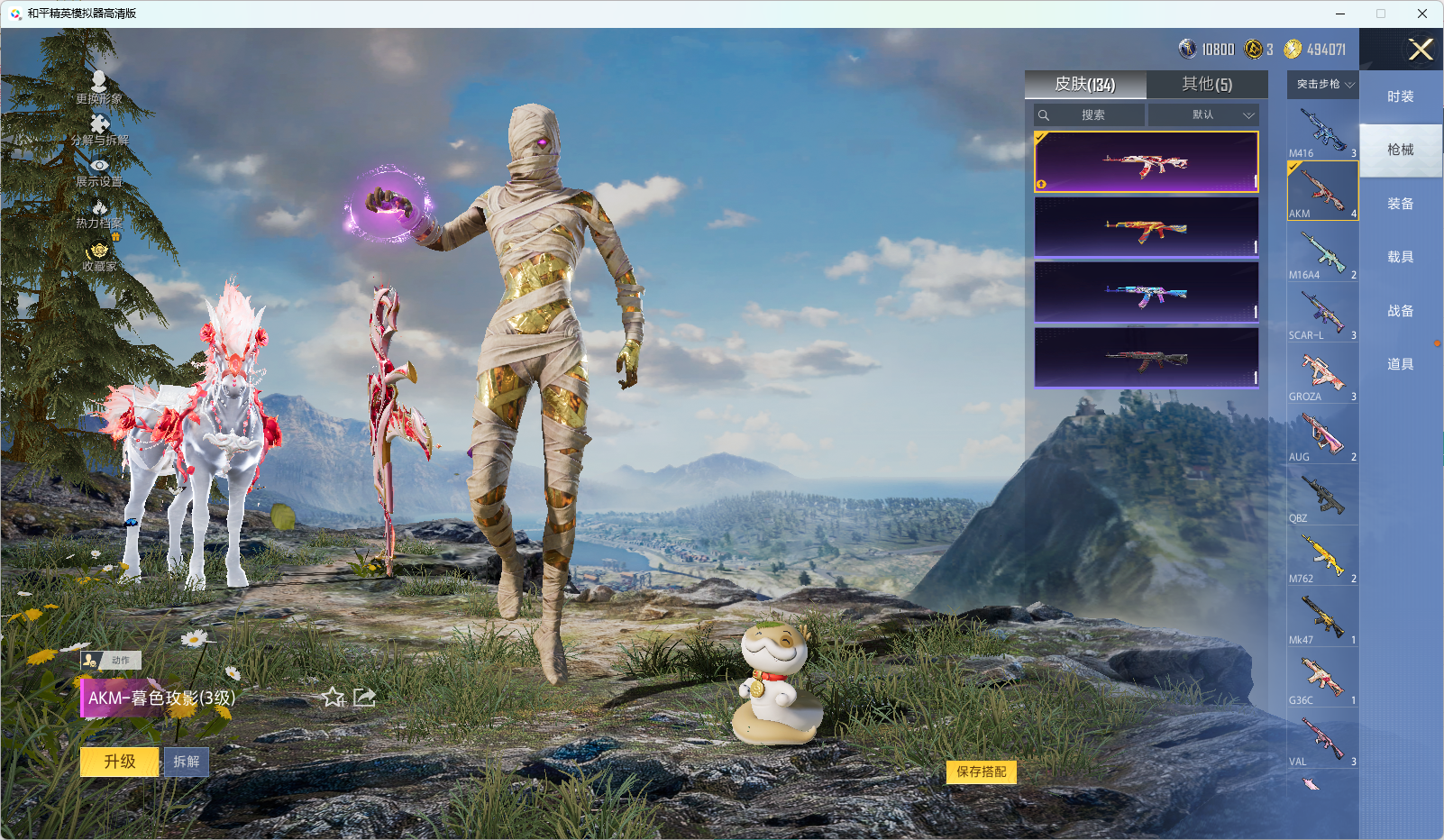
Task: Minimize the emulator window
Action: [1339, 14]
